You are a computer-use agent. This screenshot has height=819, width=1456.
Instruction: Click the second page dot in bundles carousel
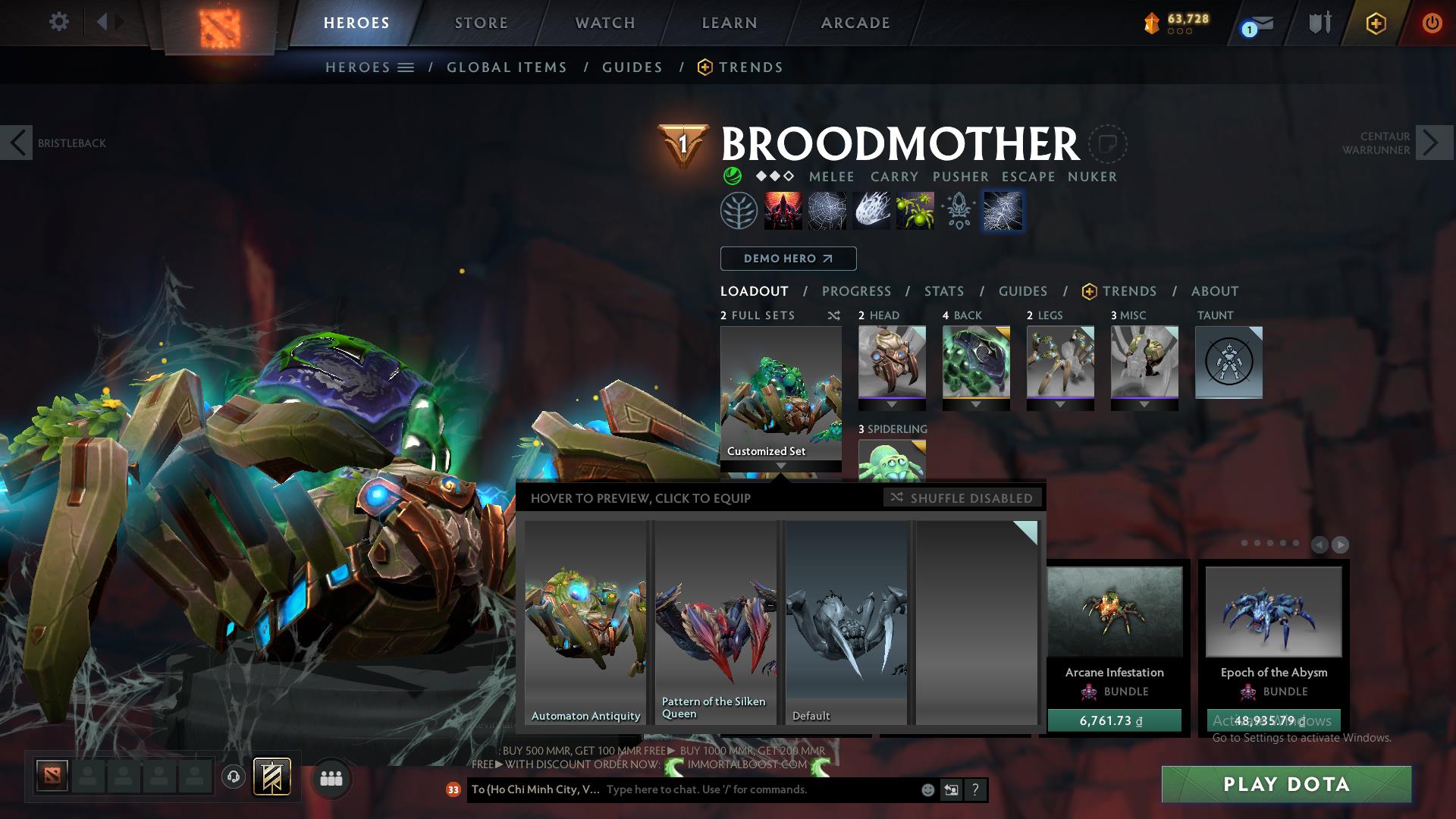click(x=1257, y=541)
